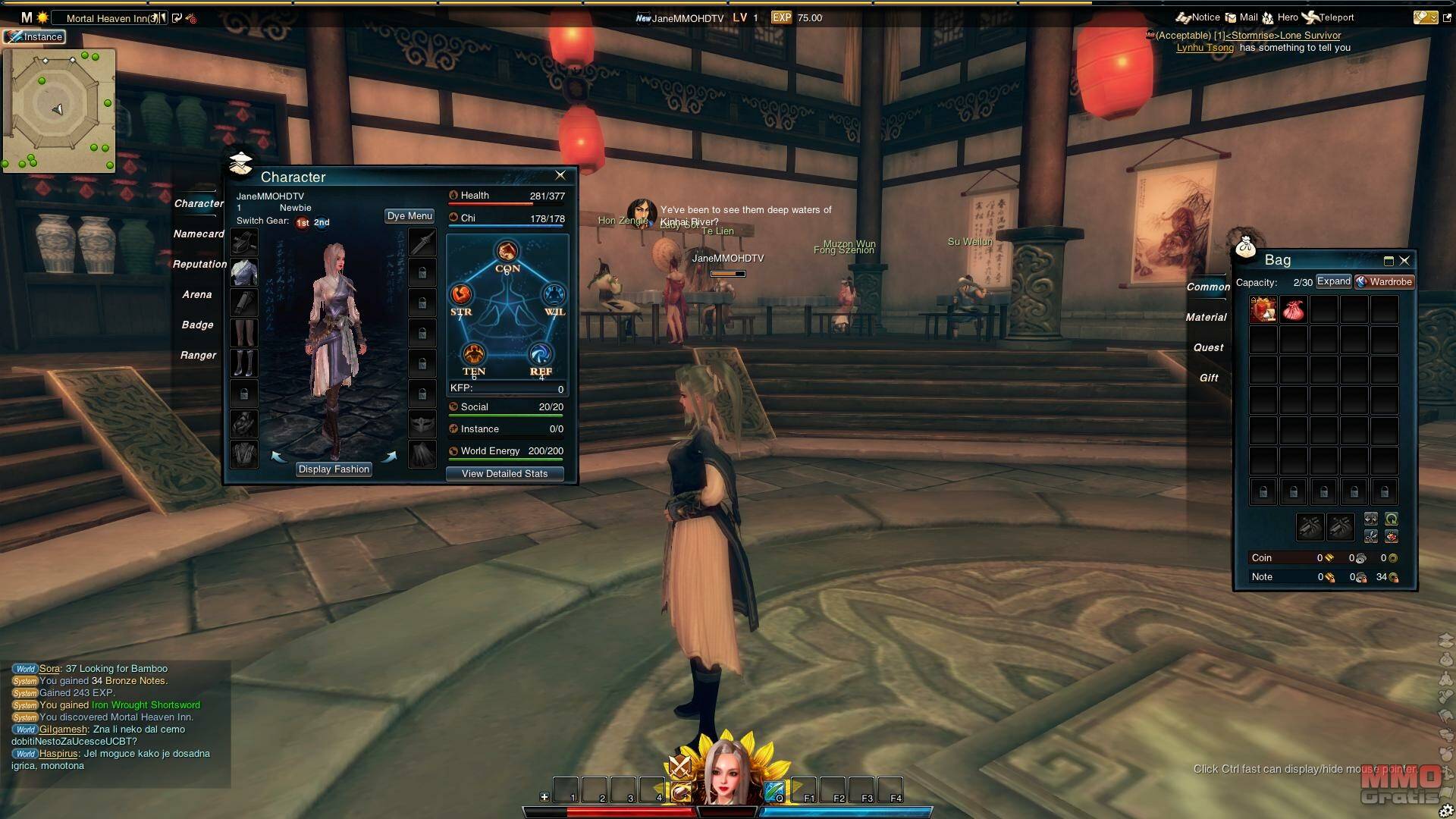Open the Arena tab
Image resolution: width=1456 pixels, height=819 pixels.
click(196, 295)
